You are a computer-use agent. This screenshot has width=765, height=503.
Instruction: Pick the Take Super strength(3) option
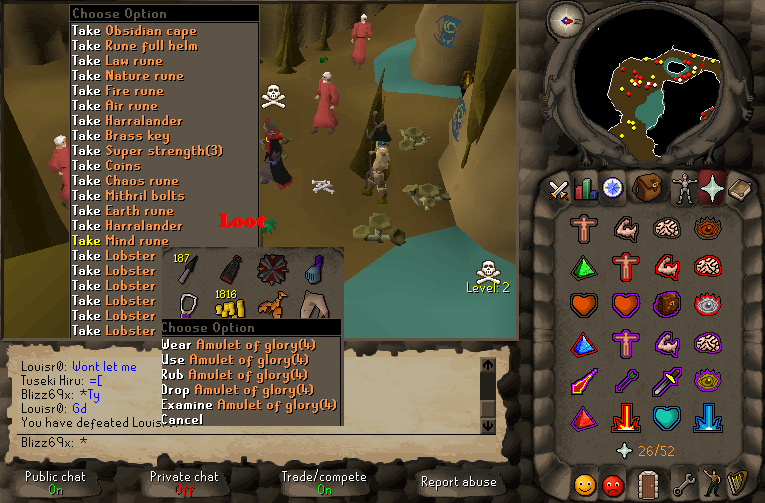pos(146,151)
